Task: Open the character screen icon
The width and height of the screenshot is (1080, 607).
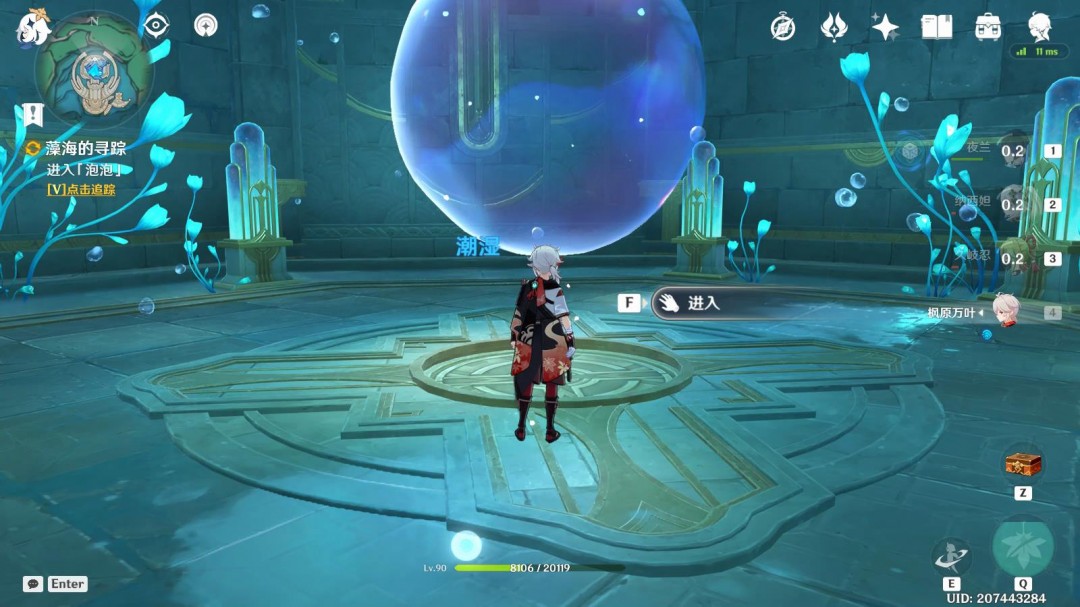Action: pyautogui.click(x=1040, y=25)
